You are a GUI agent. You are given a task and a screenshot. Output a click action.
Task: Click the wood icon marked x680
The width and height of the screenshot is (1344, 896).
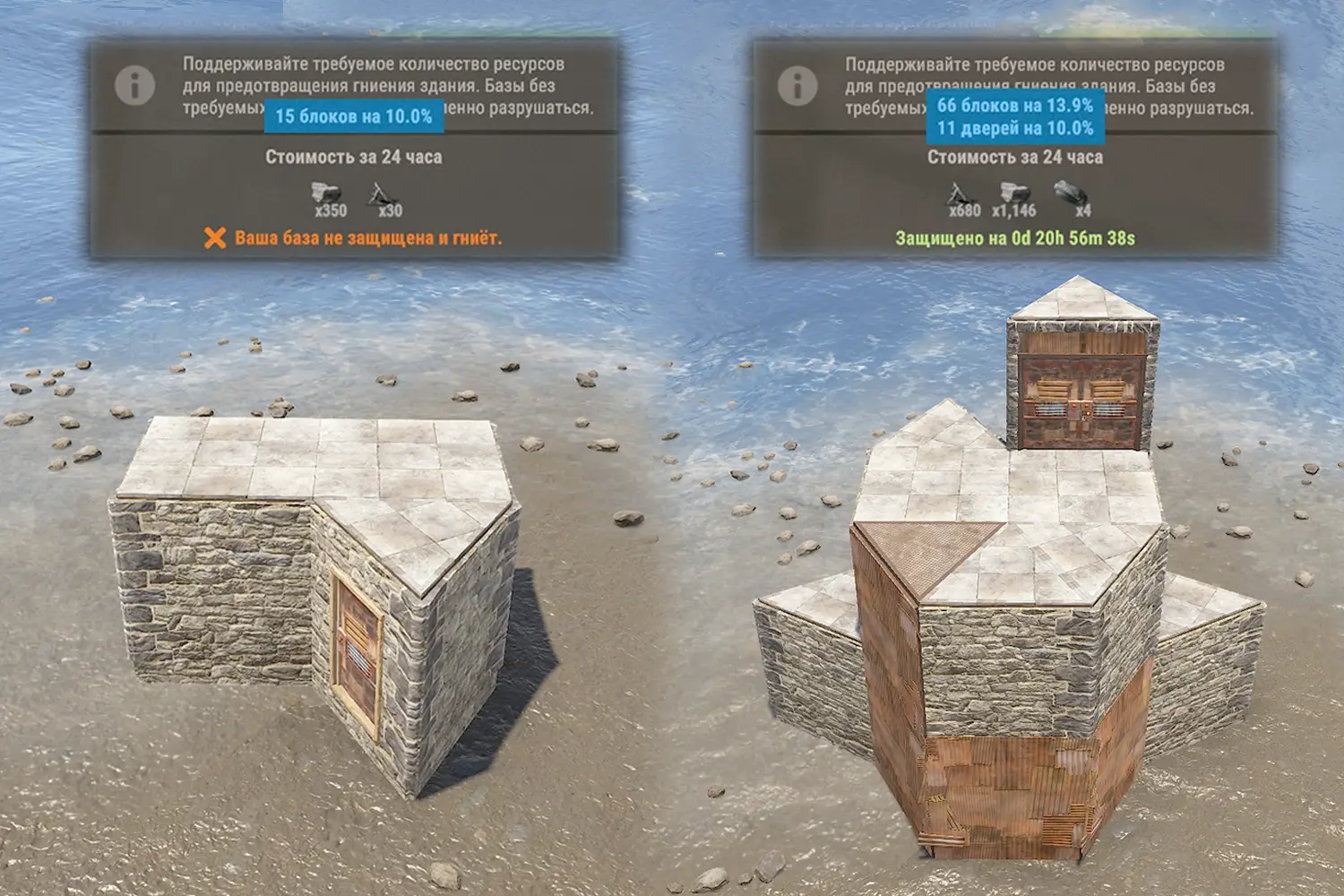(961, 194)
